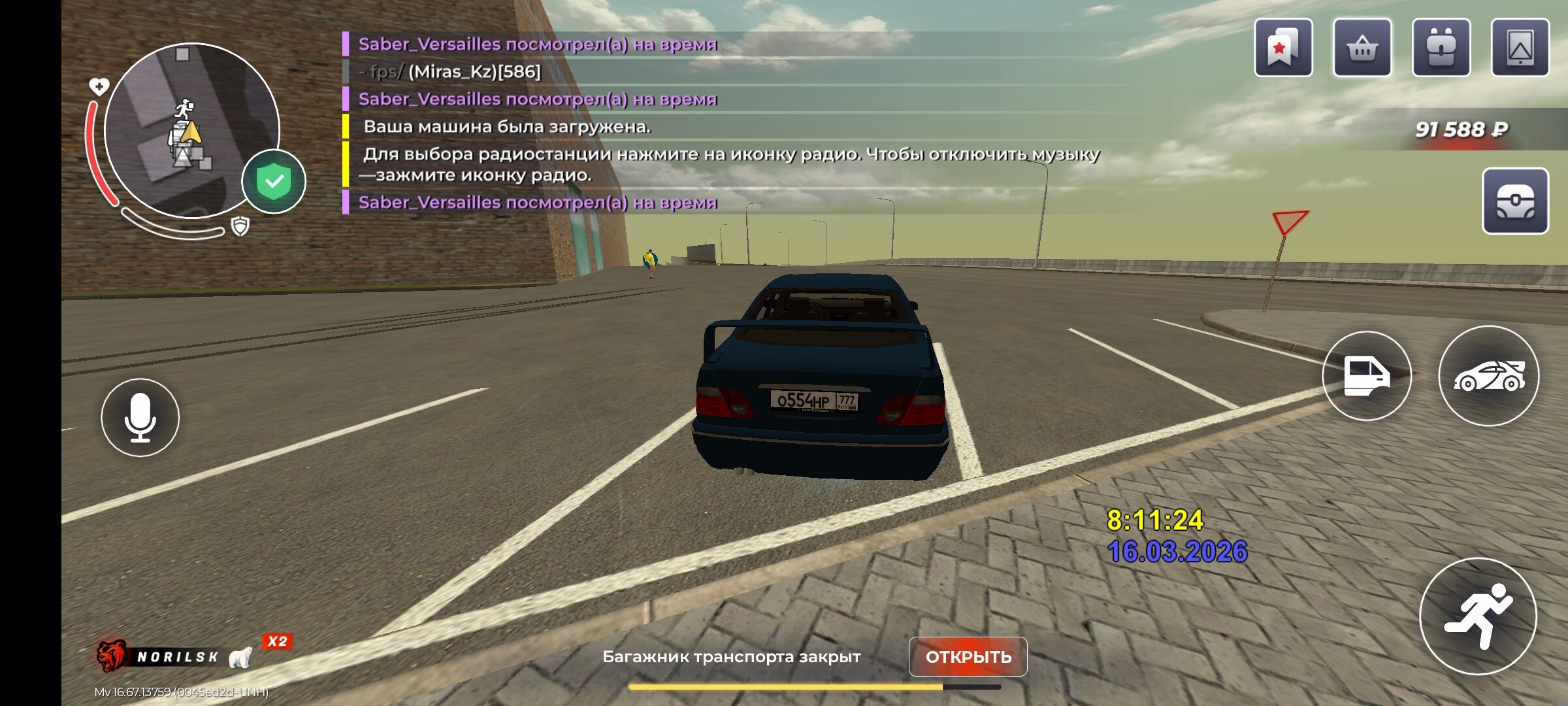Screen dimensions: 1568x706
Task: Open the backpack inventory
Action: click(1441, 48)
